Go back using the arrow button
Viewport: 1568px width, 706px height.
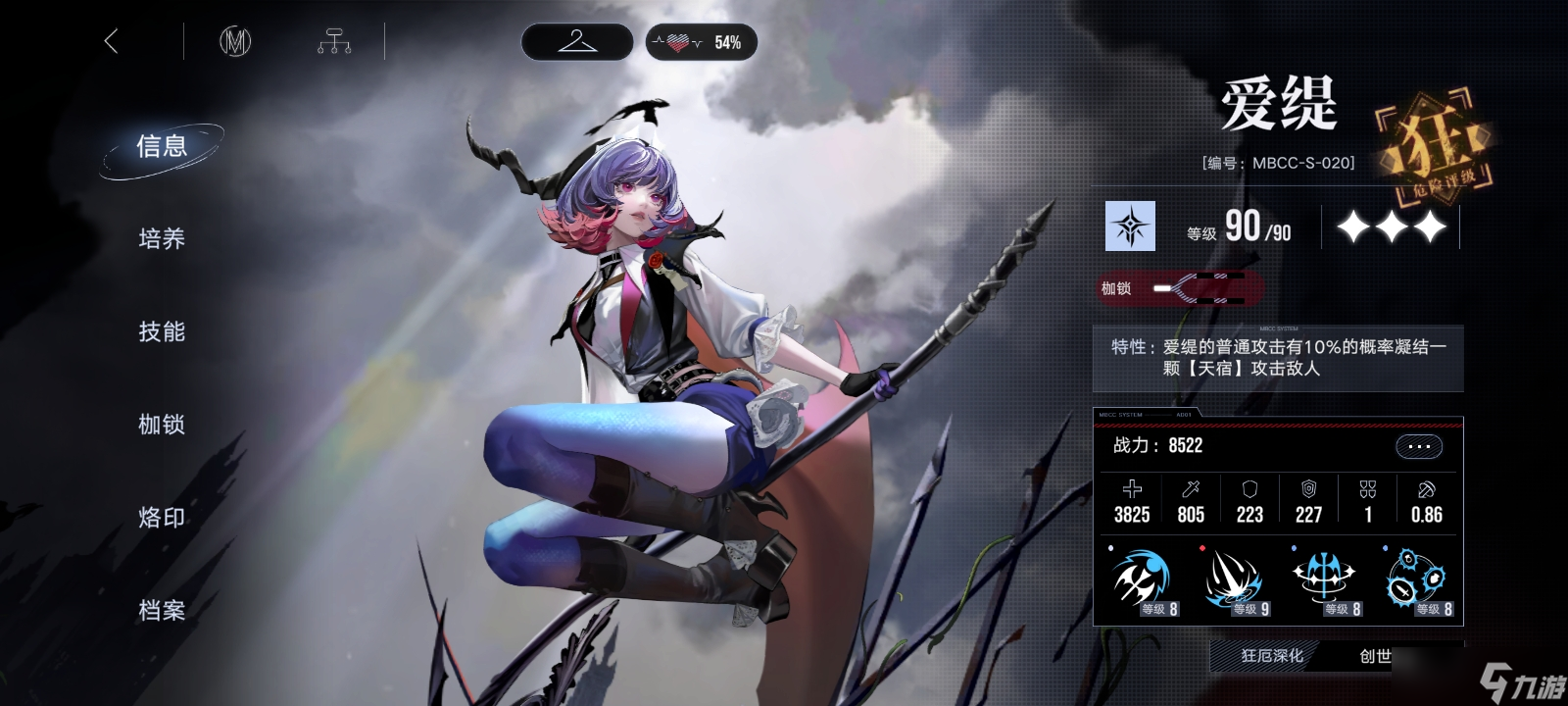[111, 41]
